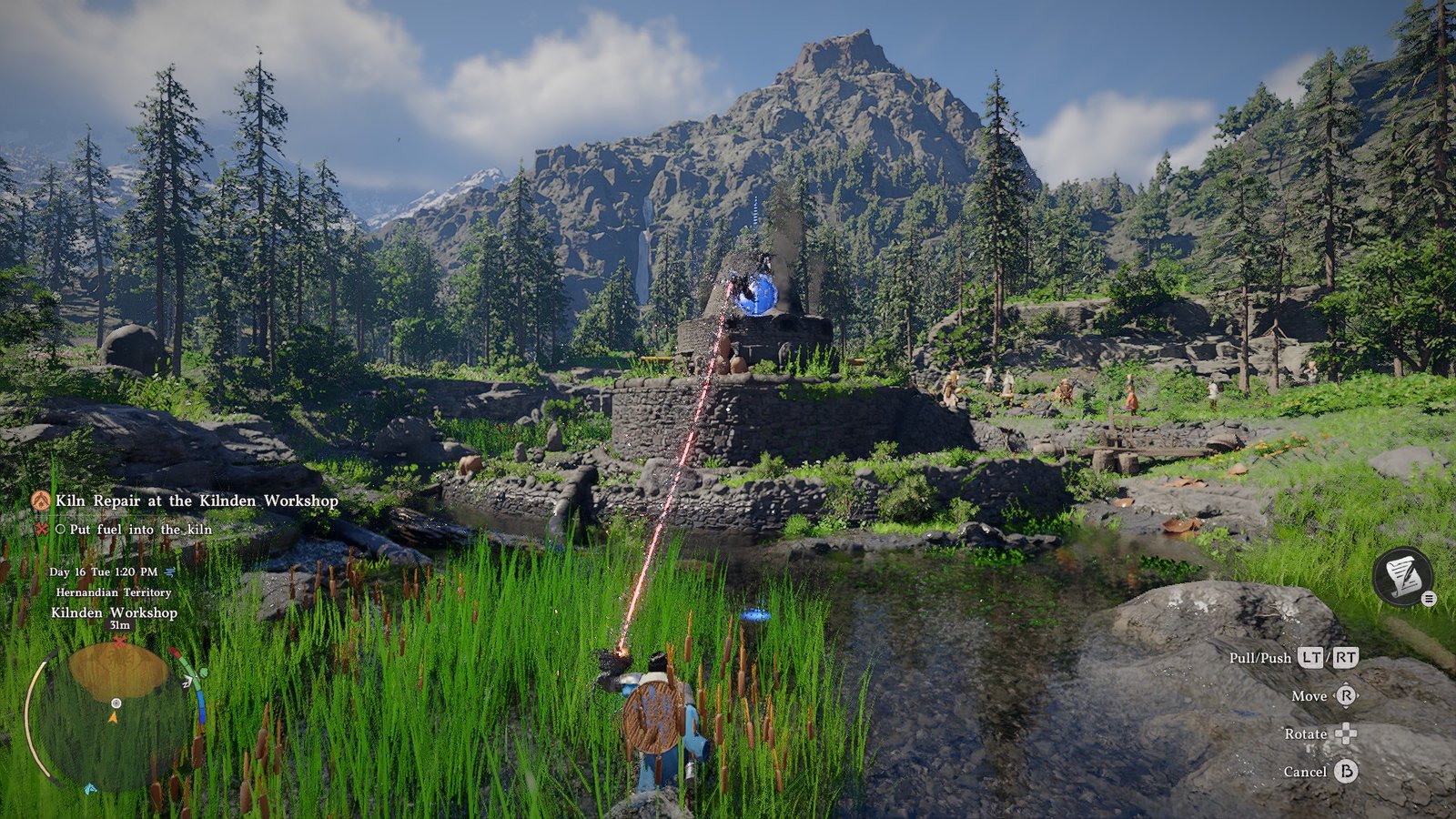Open the scroll and quill journal icon

pyautogui.click(x=1402, y=576)
